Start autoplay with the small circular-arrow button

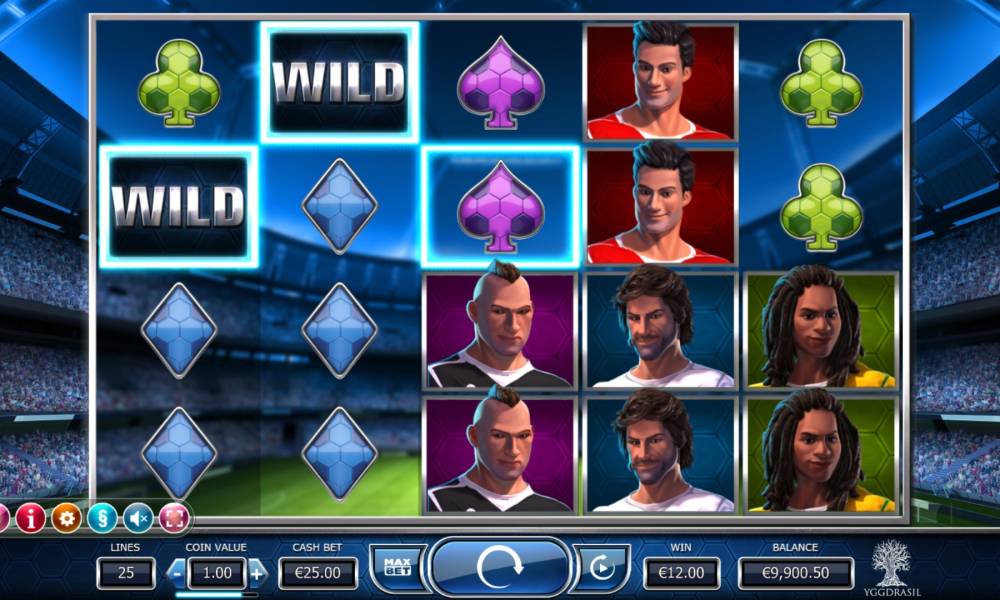[x=601, y=569]
